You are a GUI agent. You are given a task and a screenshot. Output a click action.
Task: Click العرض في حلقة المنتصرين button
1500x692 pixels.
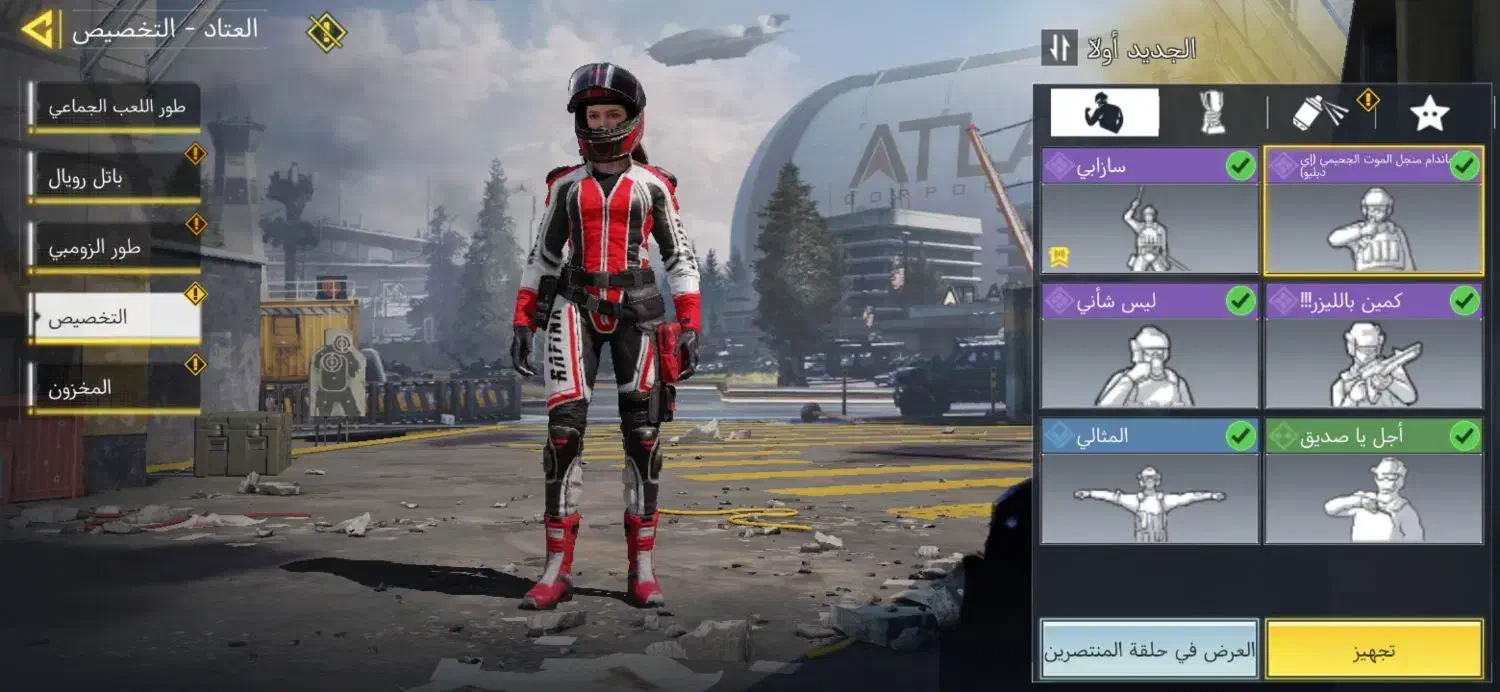(1149, 650)
